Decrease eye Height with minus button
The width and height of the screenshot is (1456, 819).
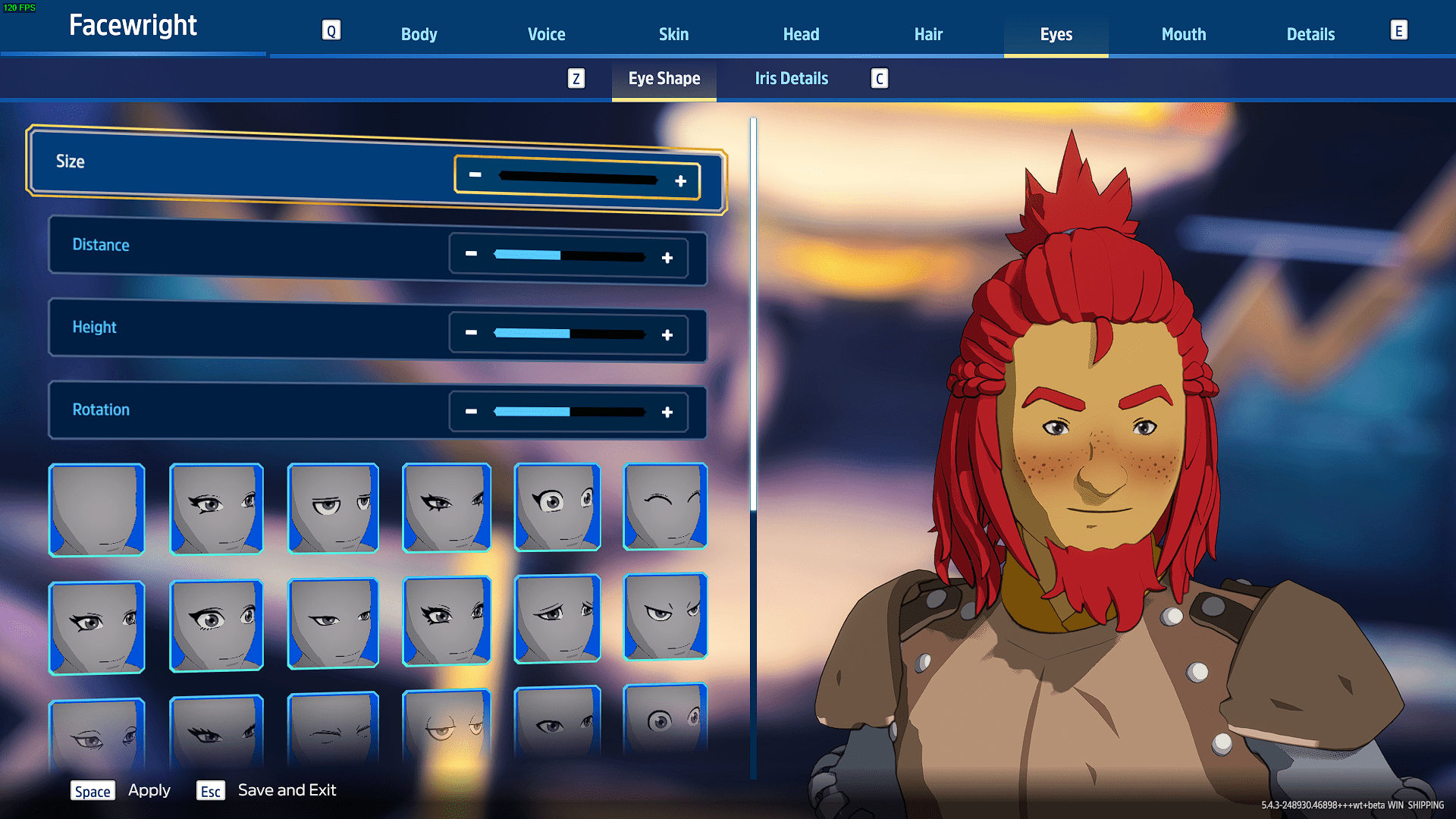[471, 332]
